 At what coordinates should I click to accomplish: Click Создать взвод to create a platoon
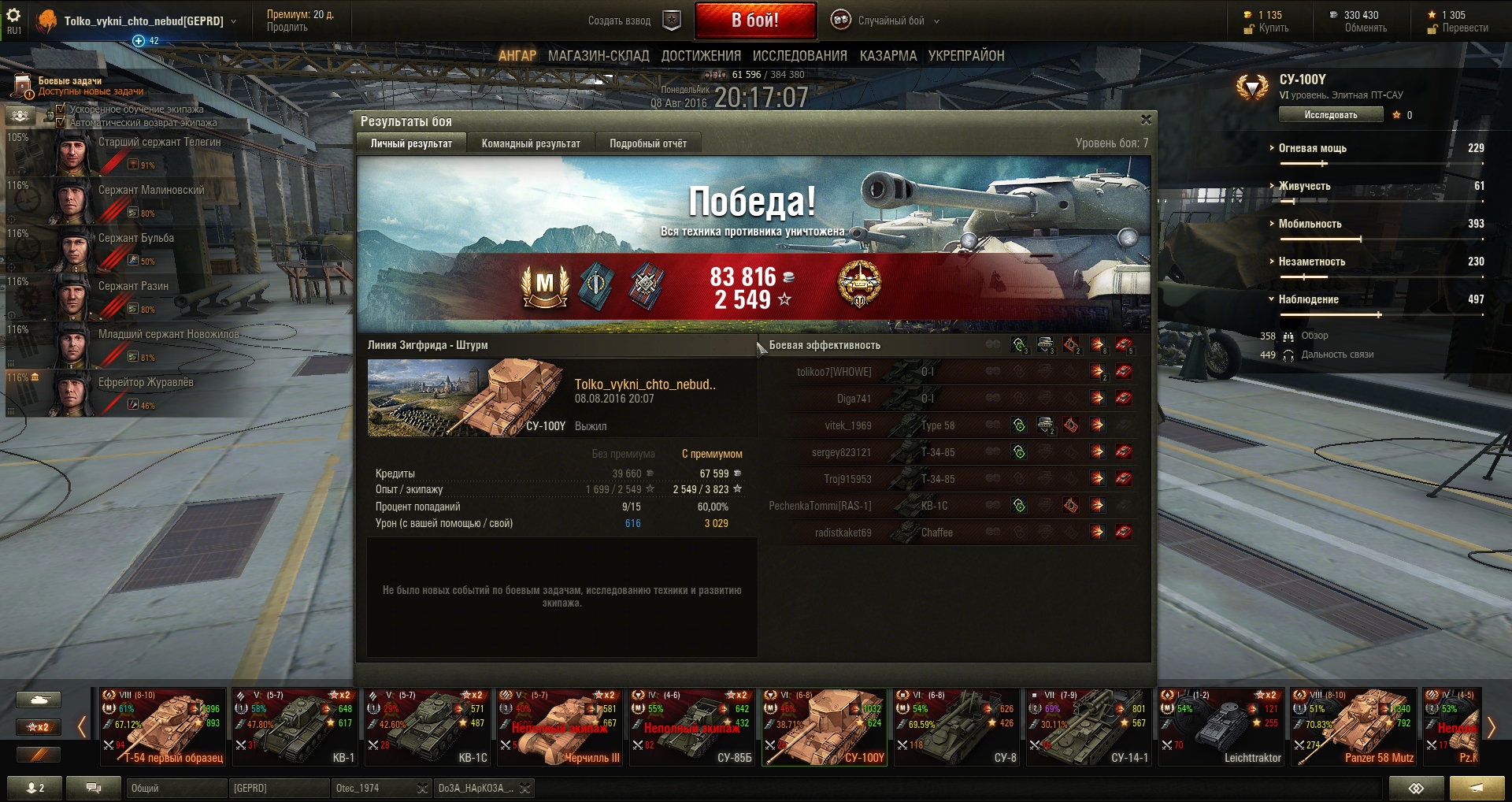click(x=620, y=20)
